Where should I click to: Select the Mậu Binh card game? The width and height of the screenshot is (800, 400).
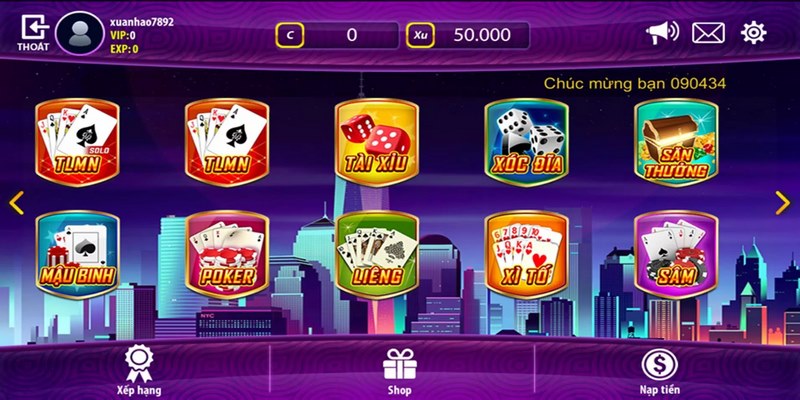point(77,253)
